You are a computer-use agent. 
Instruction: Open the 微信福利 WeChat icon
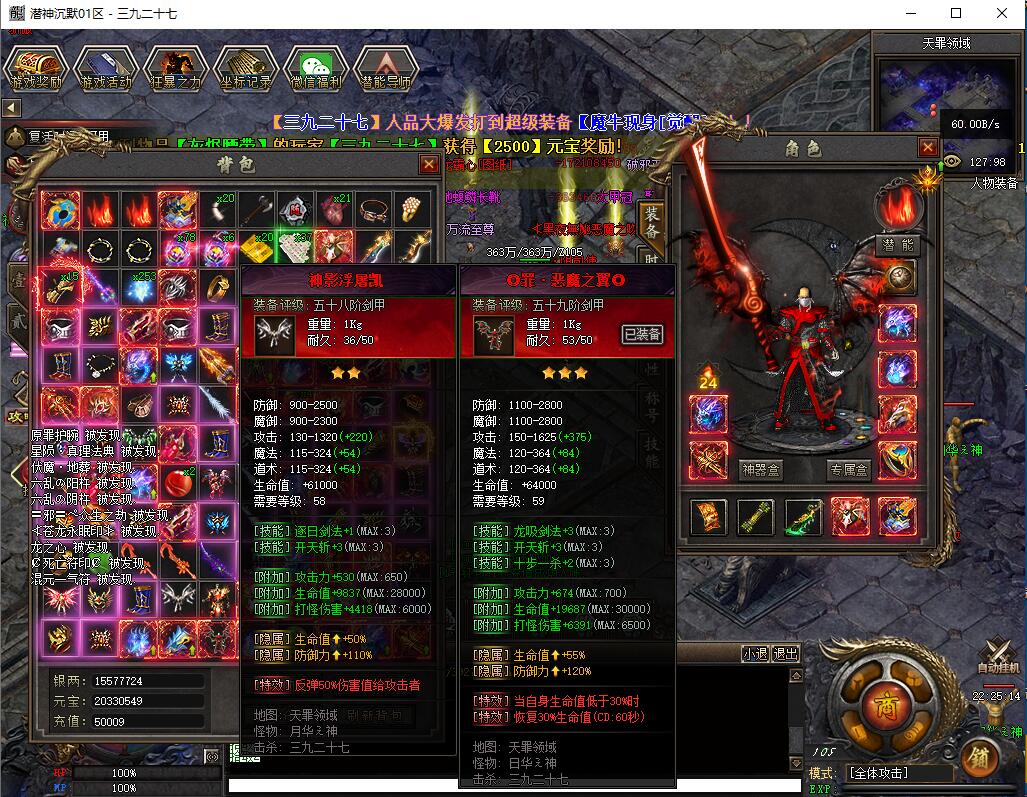coord(315,67)
